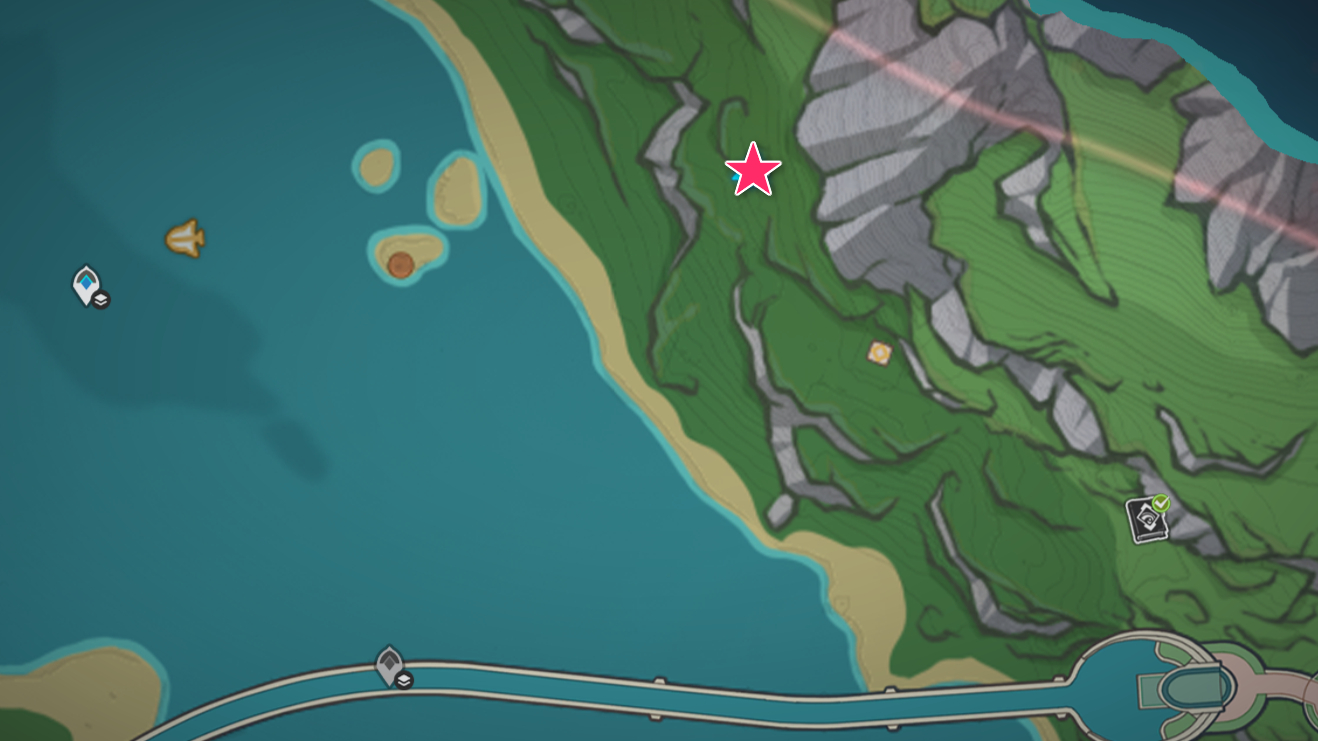Click the orange circular marker on the sandy island
Screen dimensions: 1318x741
coord(401,265)
